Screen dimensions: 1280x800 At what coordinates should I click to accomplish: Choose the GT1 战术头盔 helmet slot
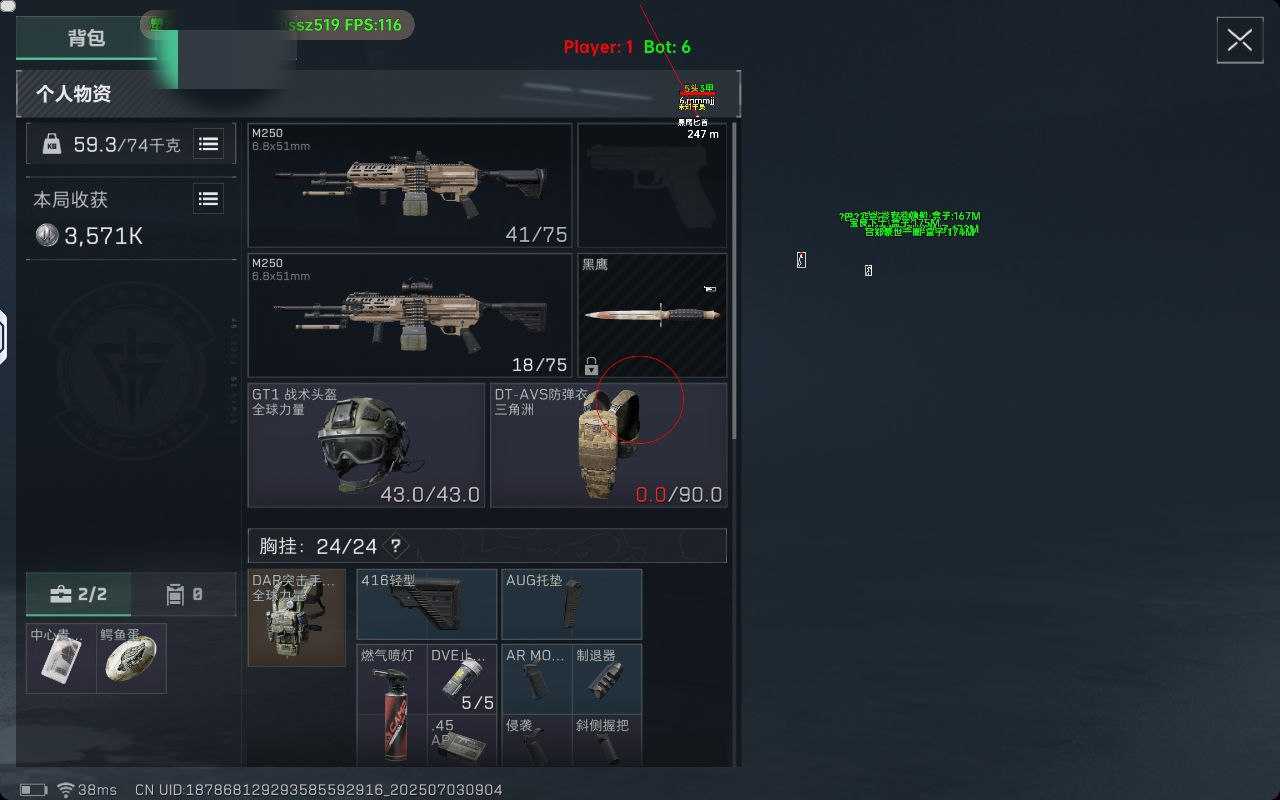pos(366,445)
